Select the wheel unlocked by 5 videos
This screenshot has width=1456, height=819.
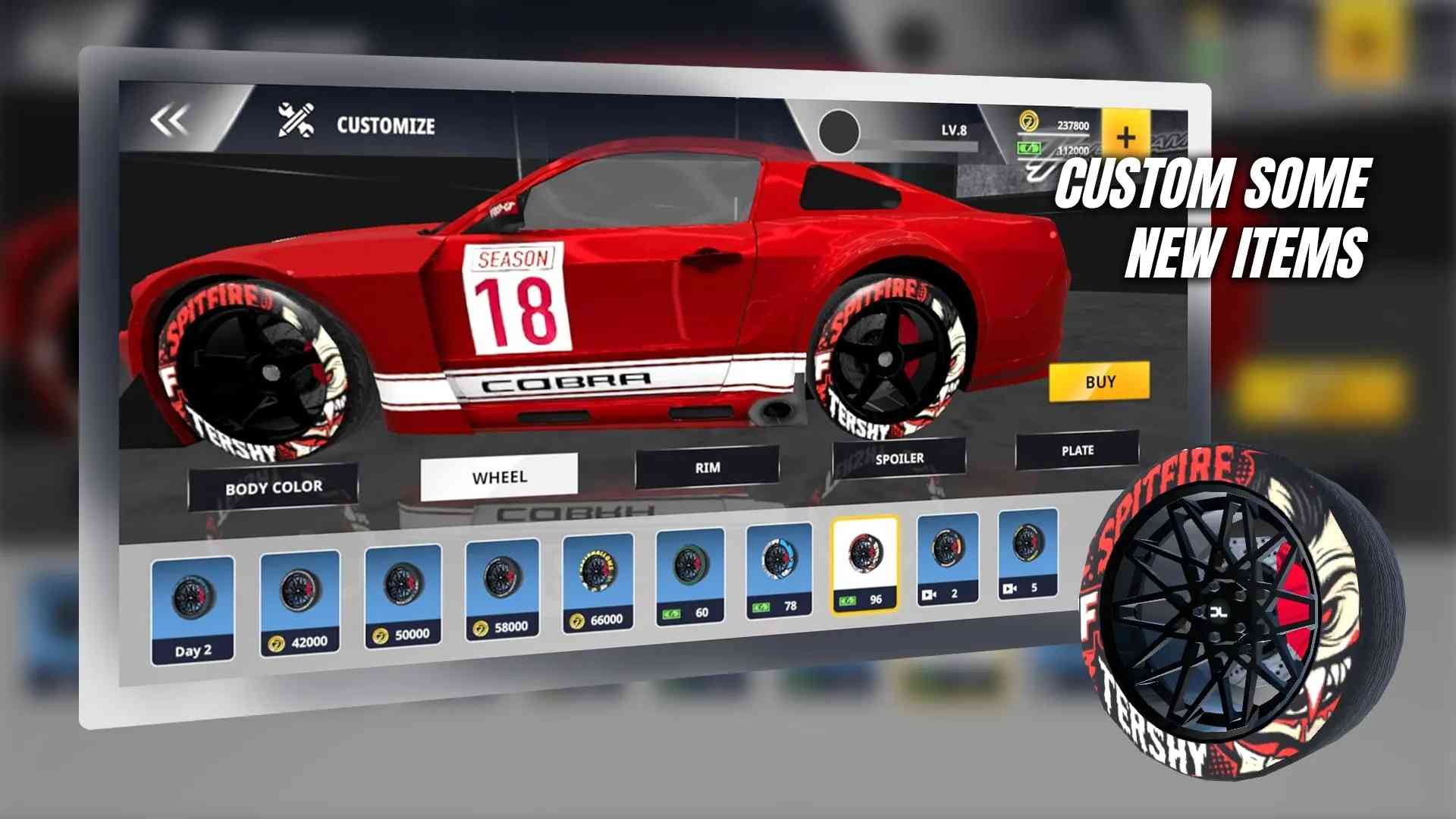click(1027, 552)
